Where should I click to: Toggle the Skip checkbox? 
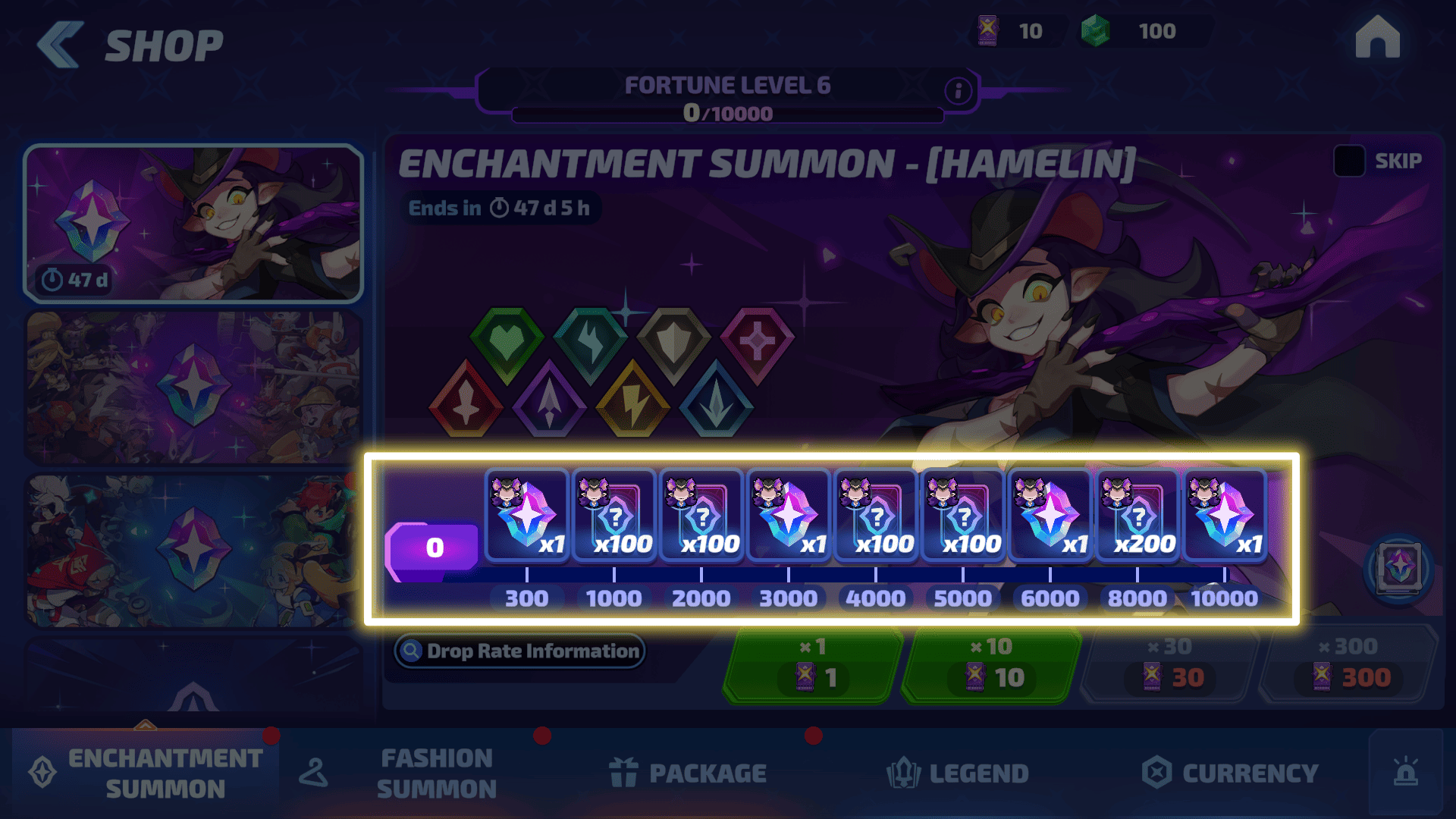coord(1349,161)
